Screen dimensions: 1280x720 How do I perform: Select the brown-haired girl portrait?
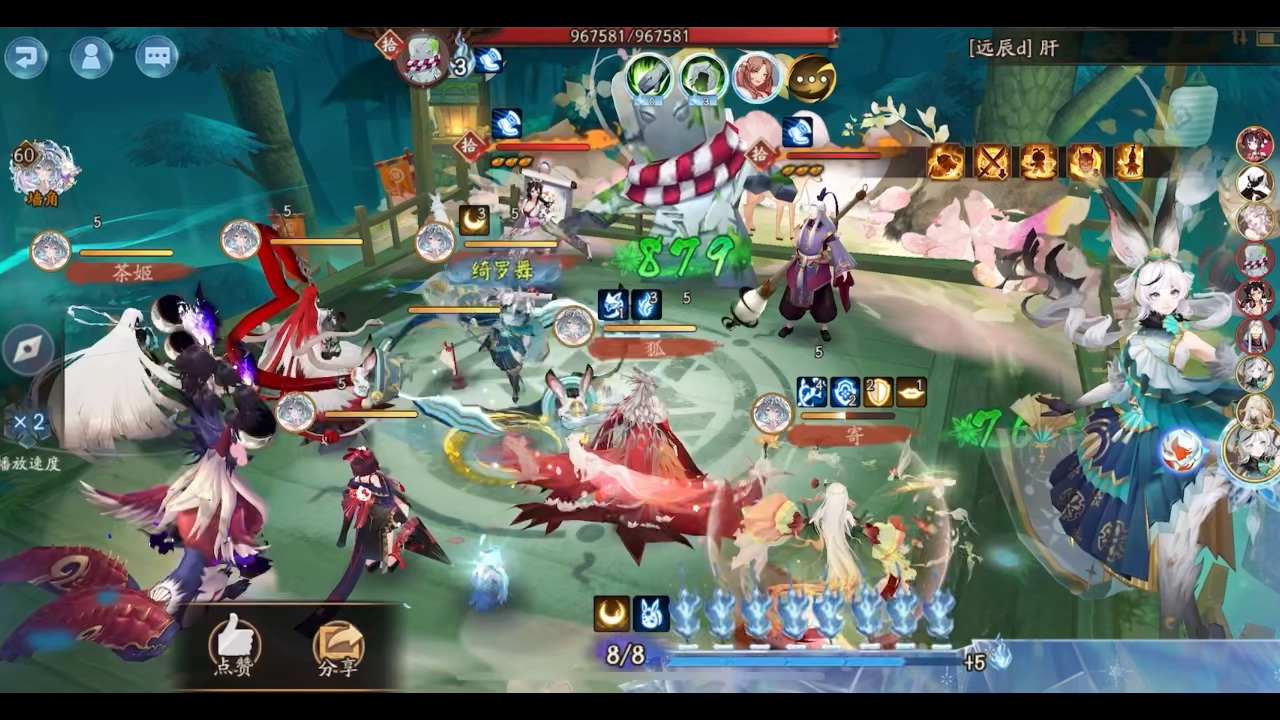pos(757,78)
